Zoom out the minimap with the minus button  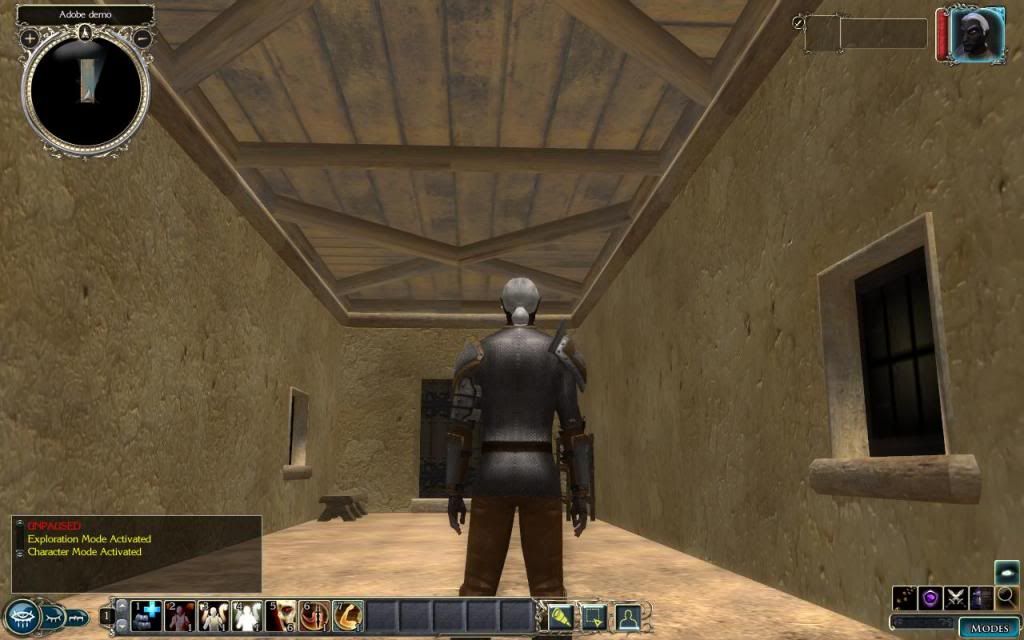143,38
